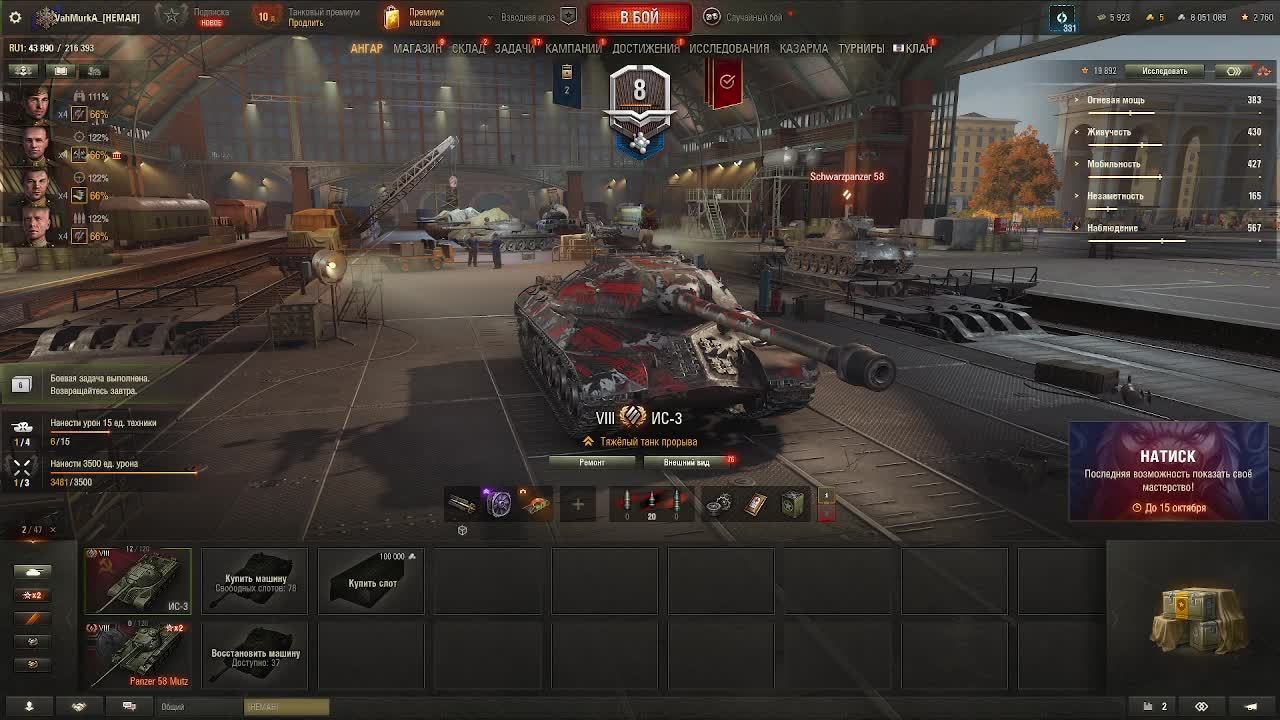
Task: Open the НАТИСК event banner
Action: pyautogui.click(x=1168, y=472)
